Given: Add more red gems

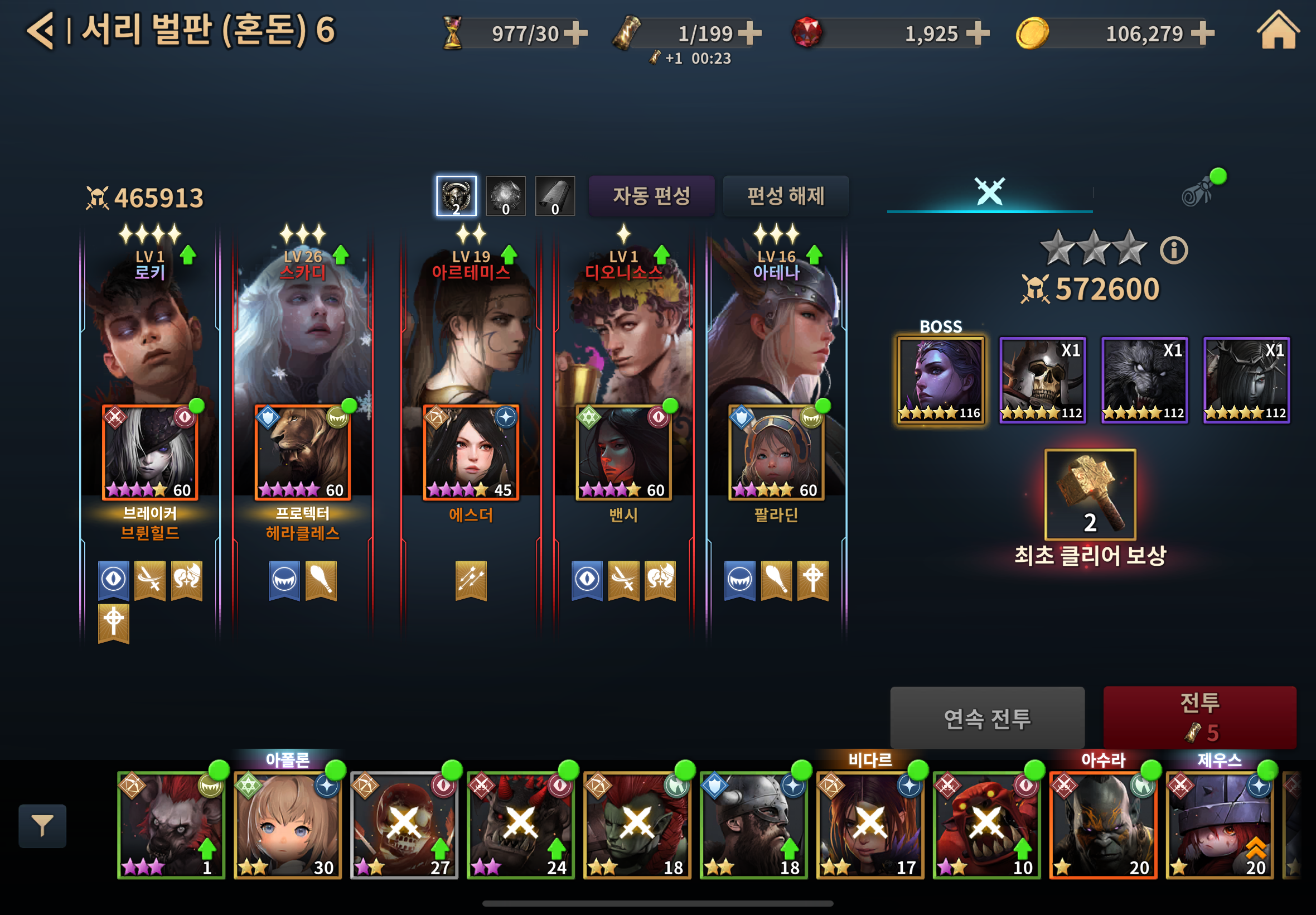Looking at the screenshot, I should [978, 33].
